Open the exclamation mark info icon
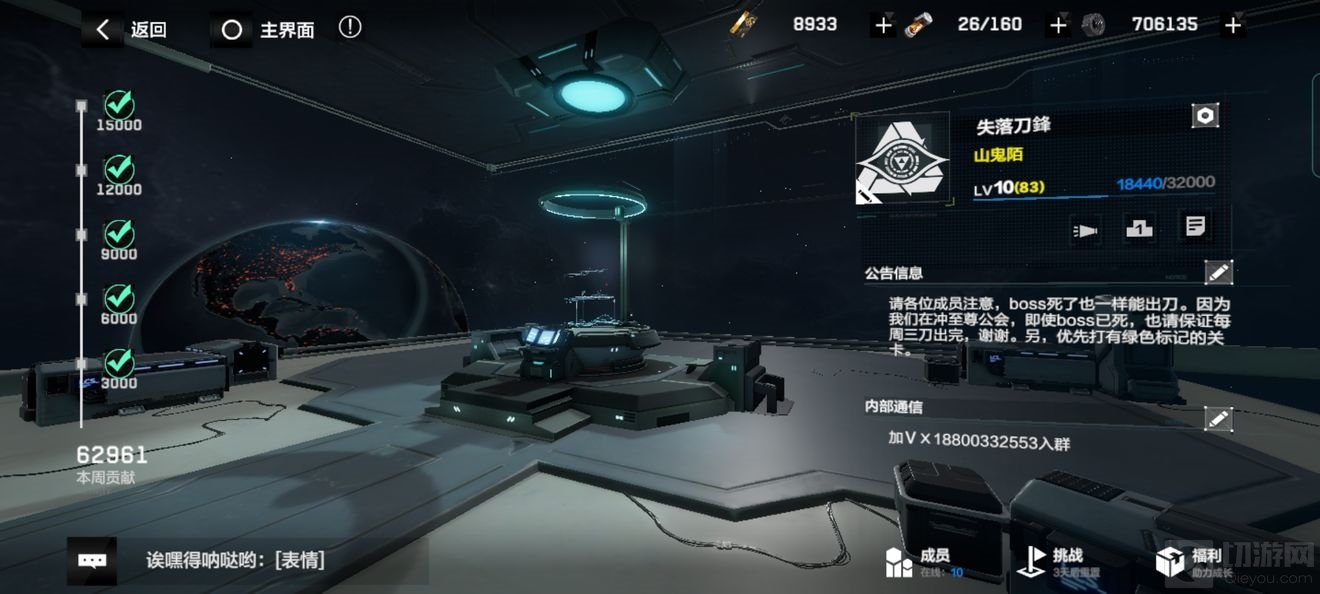The height and width of the screenshot is (594, 1320). coord(350,27)
